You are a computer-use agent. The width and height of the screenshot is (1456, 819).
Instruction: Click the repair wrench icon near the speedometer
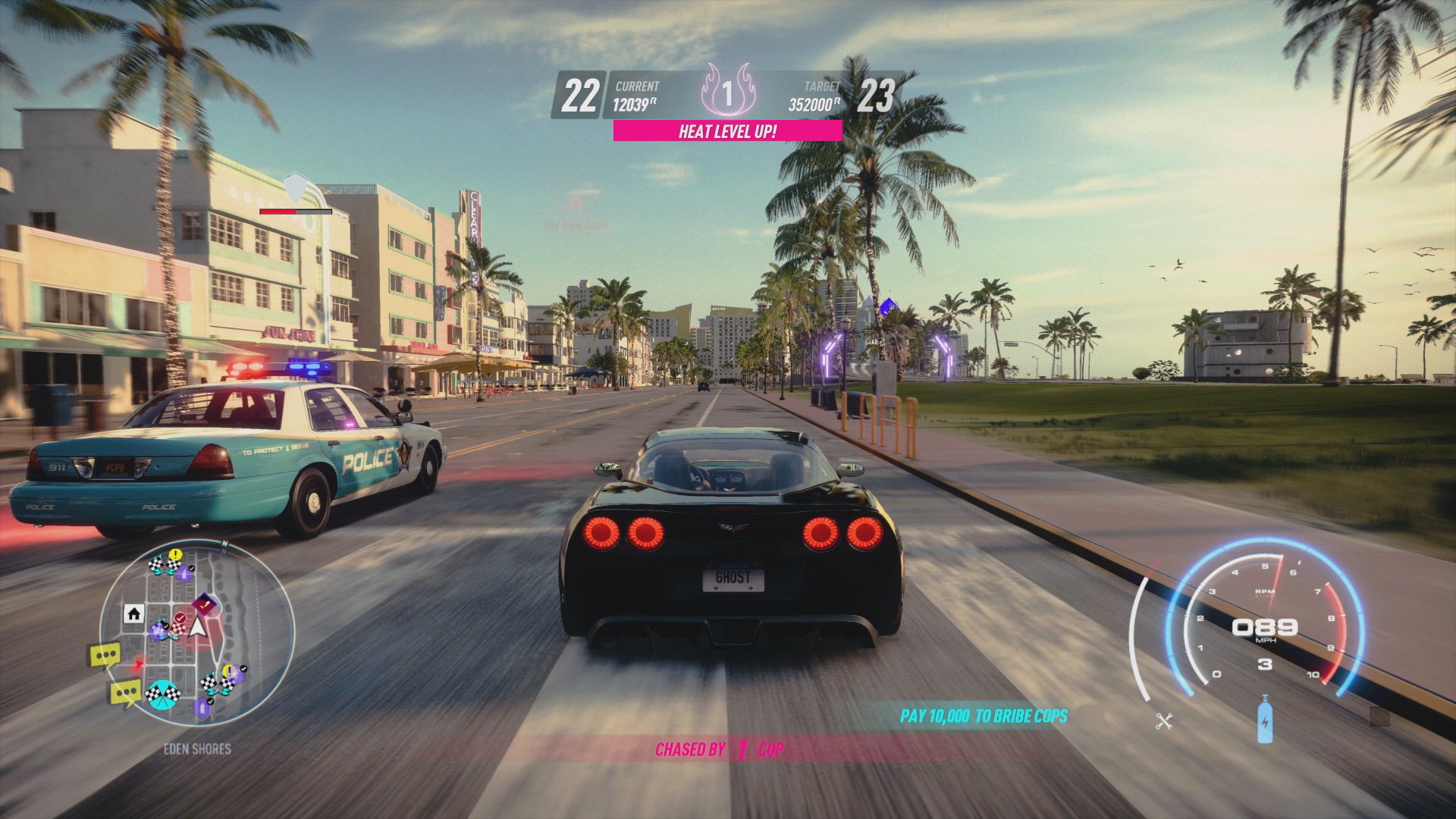[x=1164, y=722]
